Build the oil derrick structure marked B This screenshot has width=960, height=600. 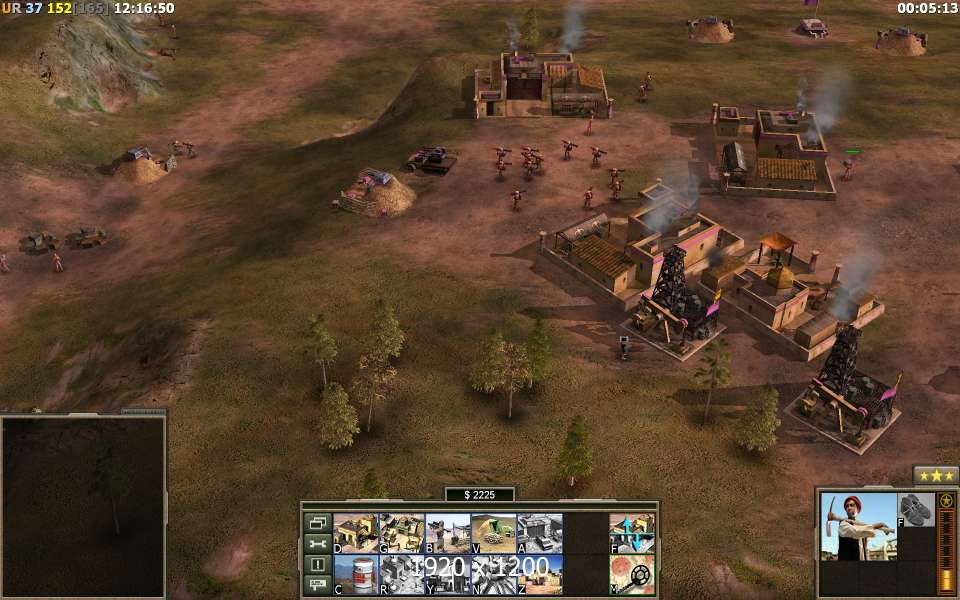447,533
